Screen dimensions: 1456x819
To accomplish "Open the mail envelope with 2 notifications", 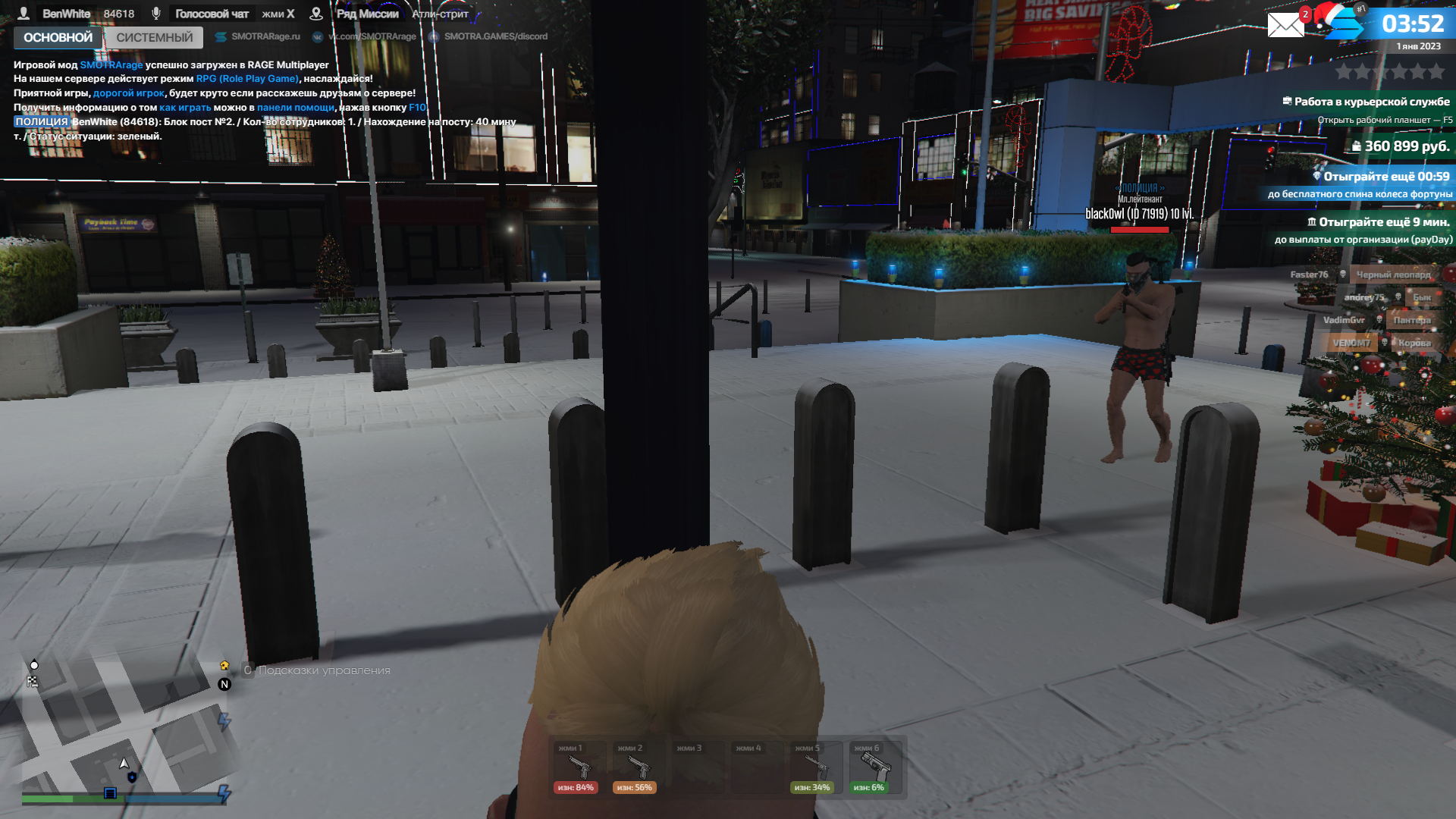I will [1286, 25].
